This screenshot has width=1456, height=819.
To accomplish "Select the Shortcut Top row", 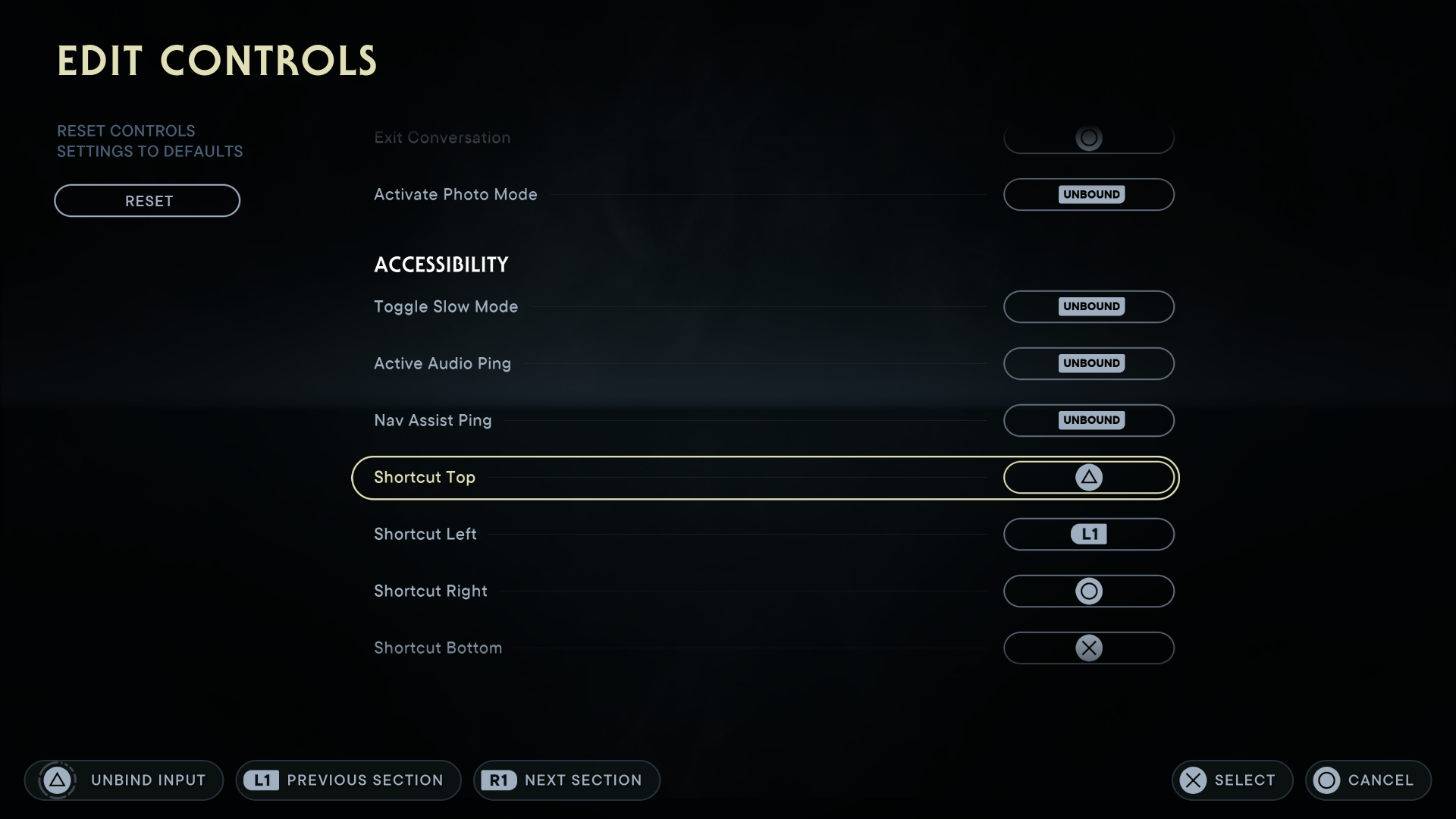I will (682, 478).
